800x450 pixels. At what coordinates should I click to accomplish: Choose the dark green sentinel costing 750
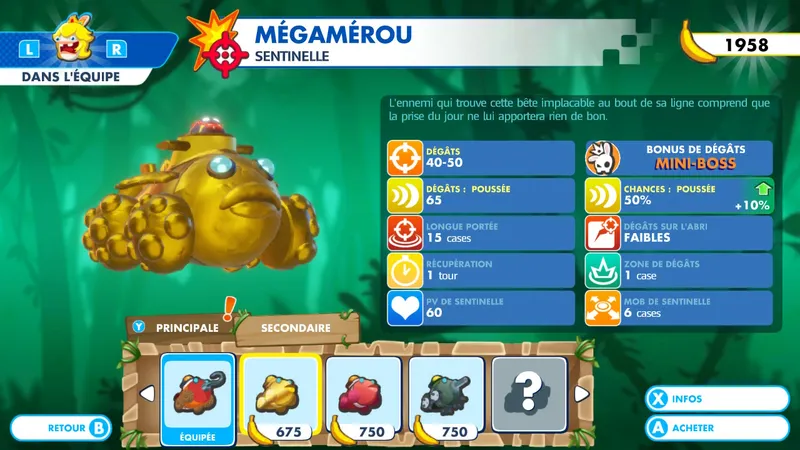click(x=447, y=396)
